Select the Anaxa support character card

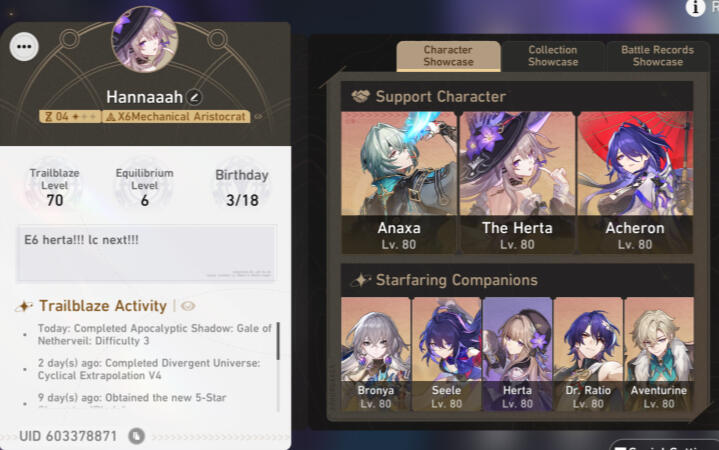tap(399, 182)
